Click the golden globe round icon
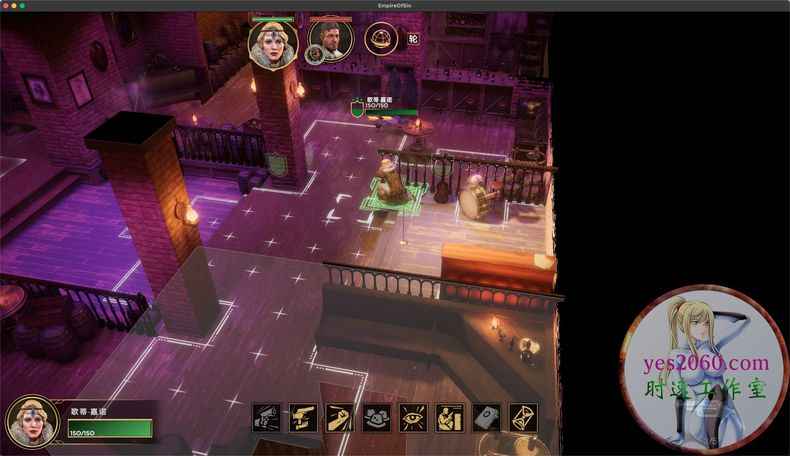 pos(381,40)
